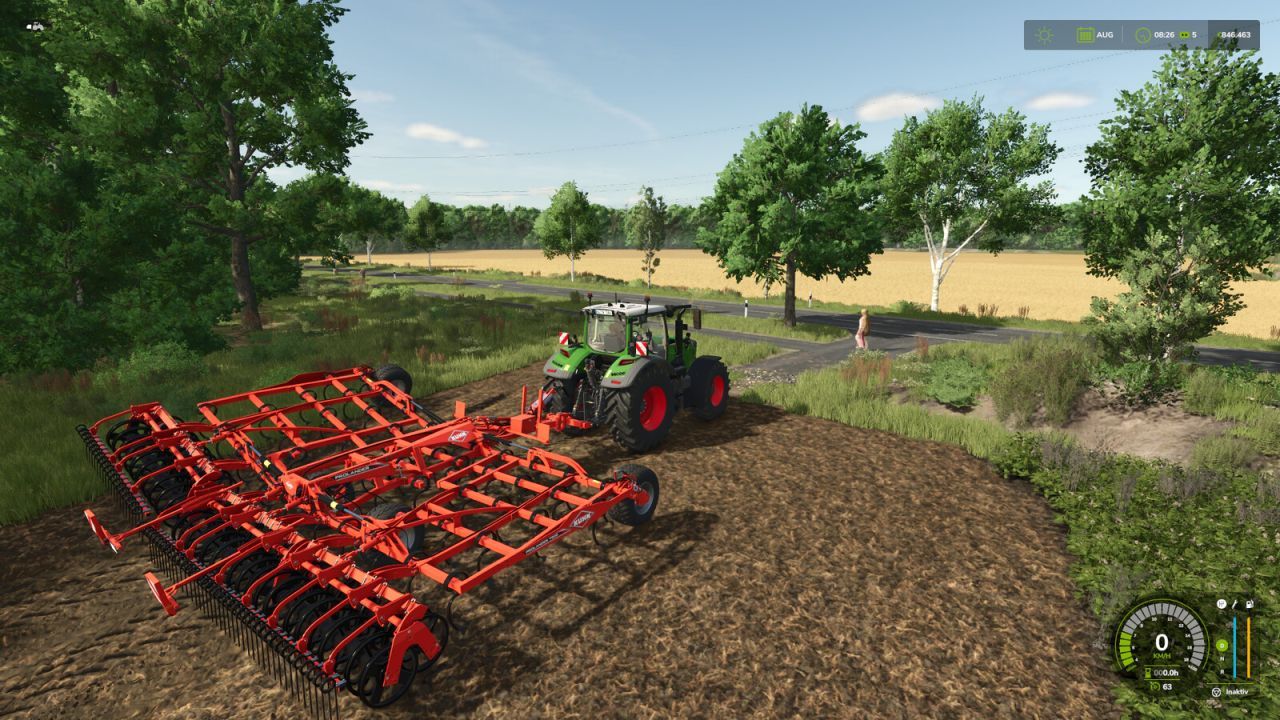Screen dimensions: 1280x720
Task: Click the green calendar icon beside AUG
Action: click(x=1086, y=35)
